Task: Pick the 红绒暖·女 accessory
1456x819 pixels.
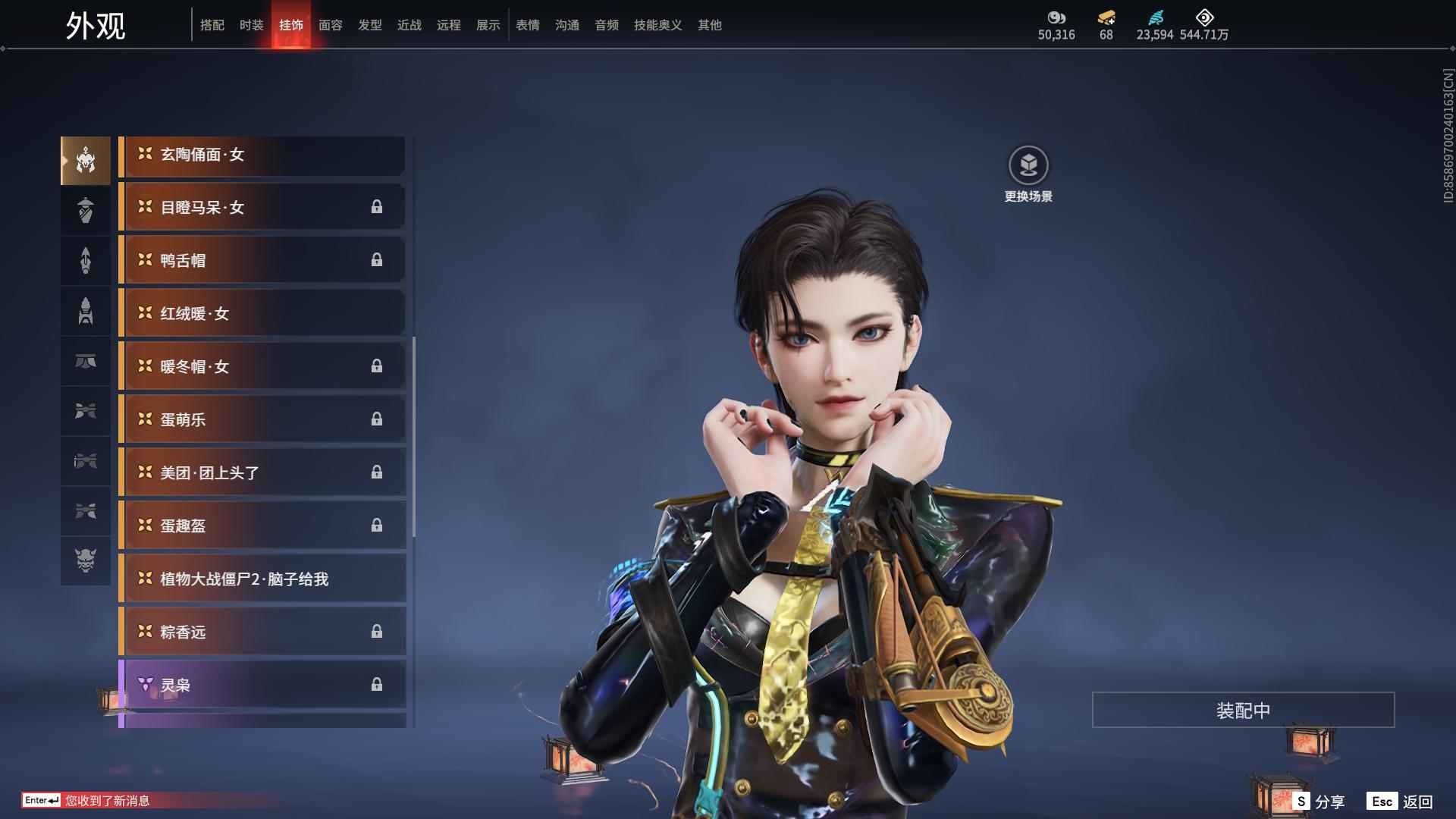Action: point(262,314)
